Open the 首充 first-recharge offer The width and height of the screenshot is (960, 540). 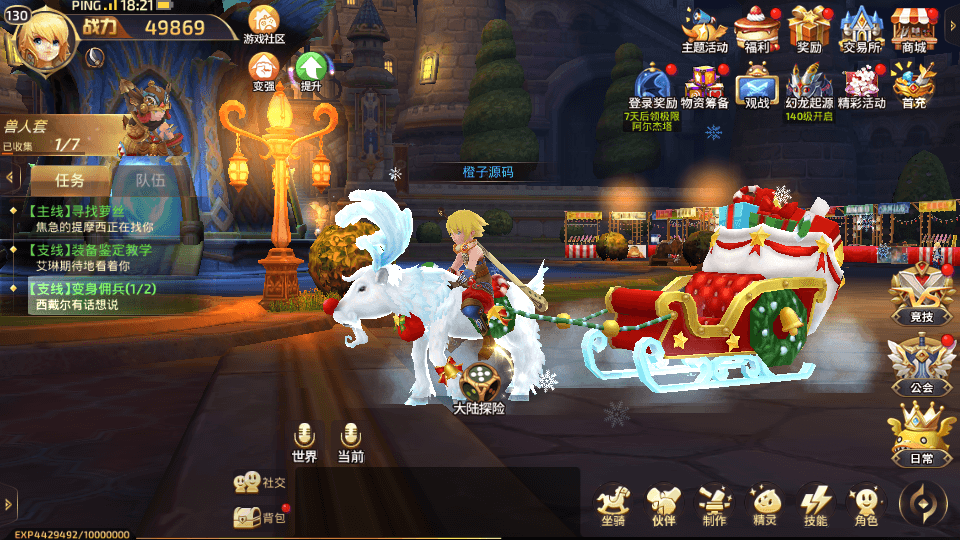coord(913,84)
